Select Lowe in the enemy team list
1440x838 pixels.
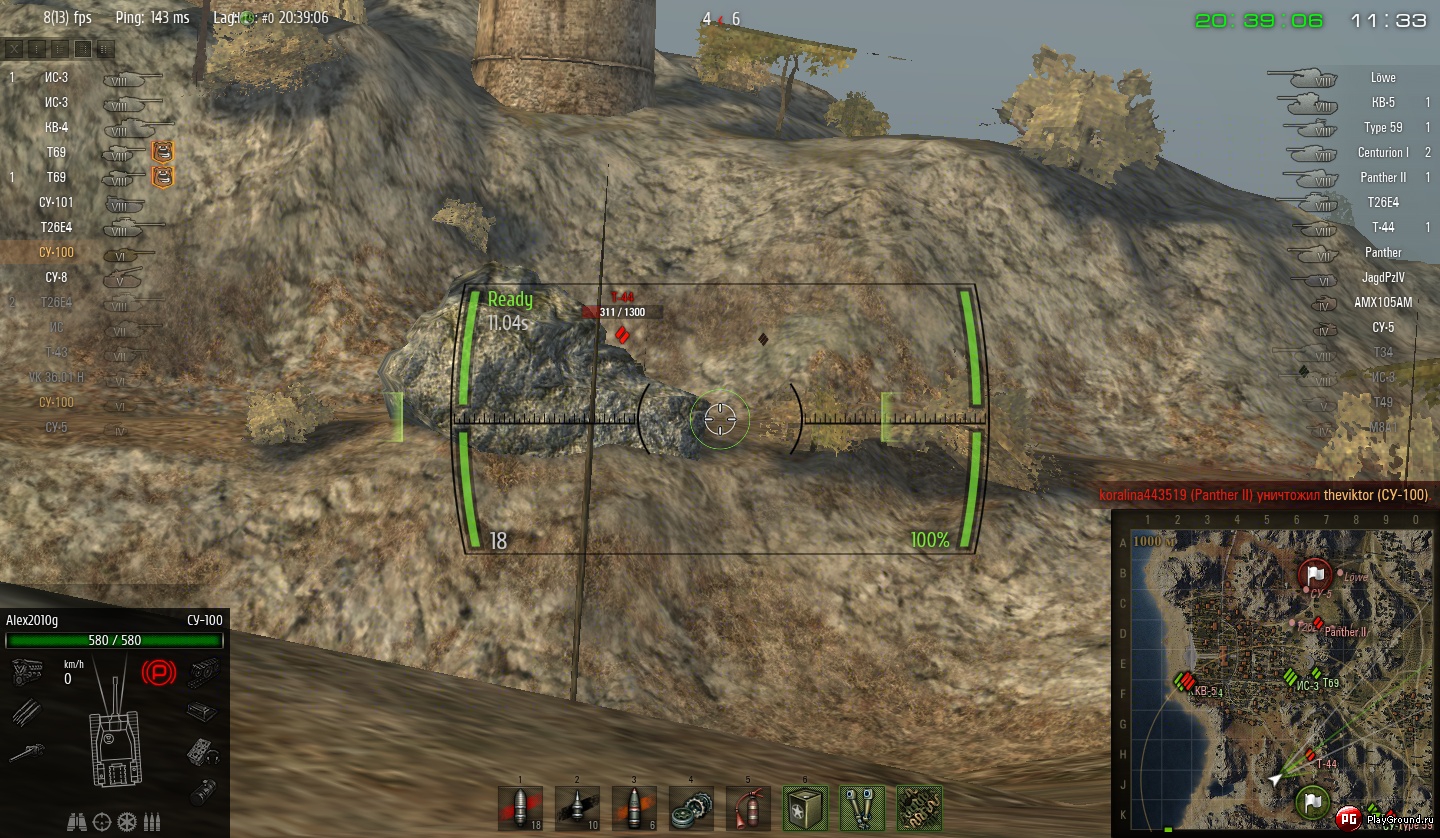pyautogui.click(x=1383, y=77)
